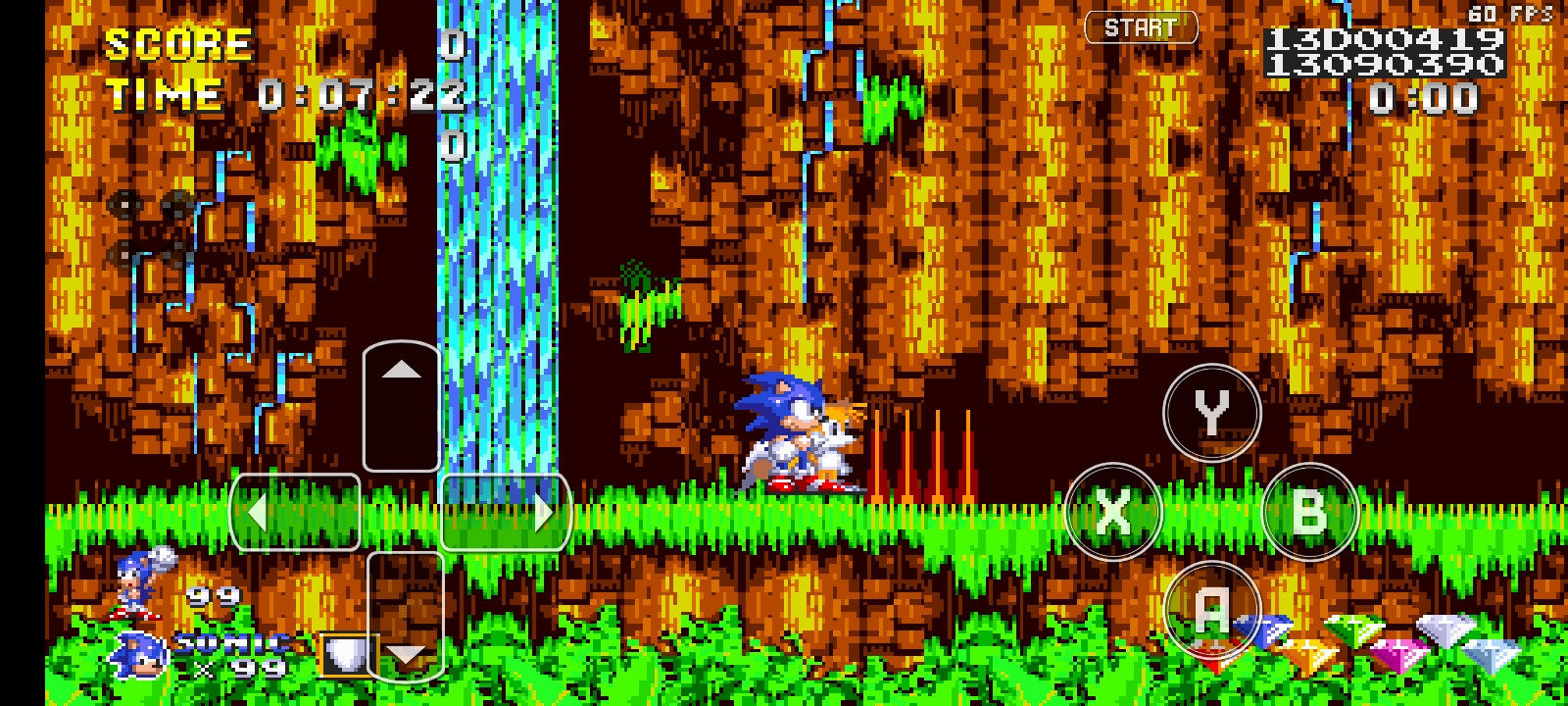Open the pause menu via START
Viewport: 1568px width, 706px height.
pyautogui.click(x=1141, y=27)
